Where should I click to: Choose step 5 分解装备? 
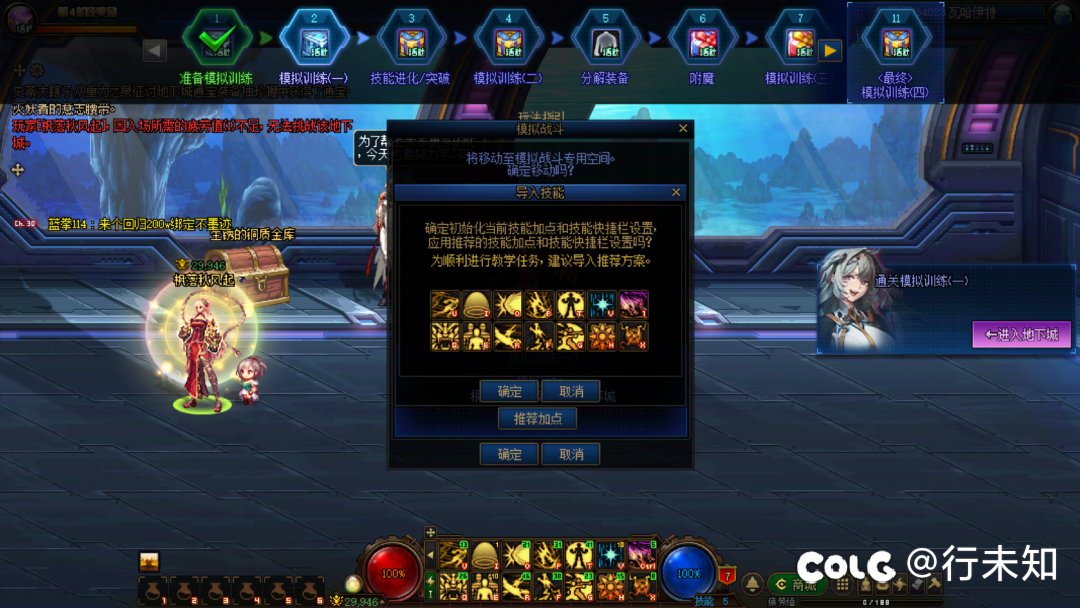(605, 40)
